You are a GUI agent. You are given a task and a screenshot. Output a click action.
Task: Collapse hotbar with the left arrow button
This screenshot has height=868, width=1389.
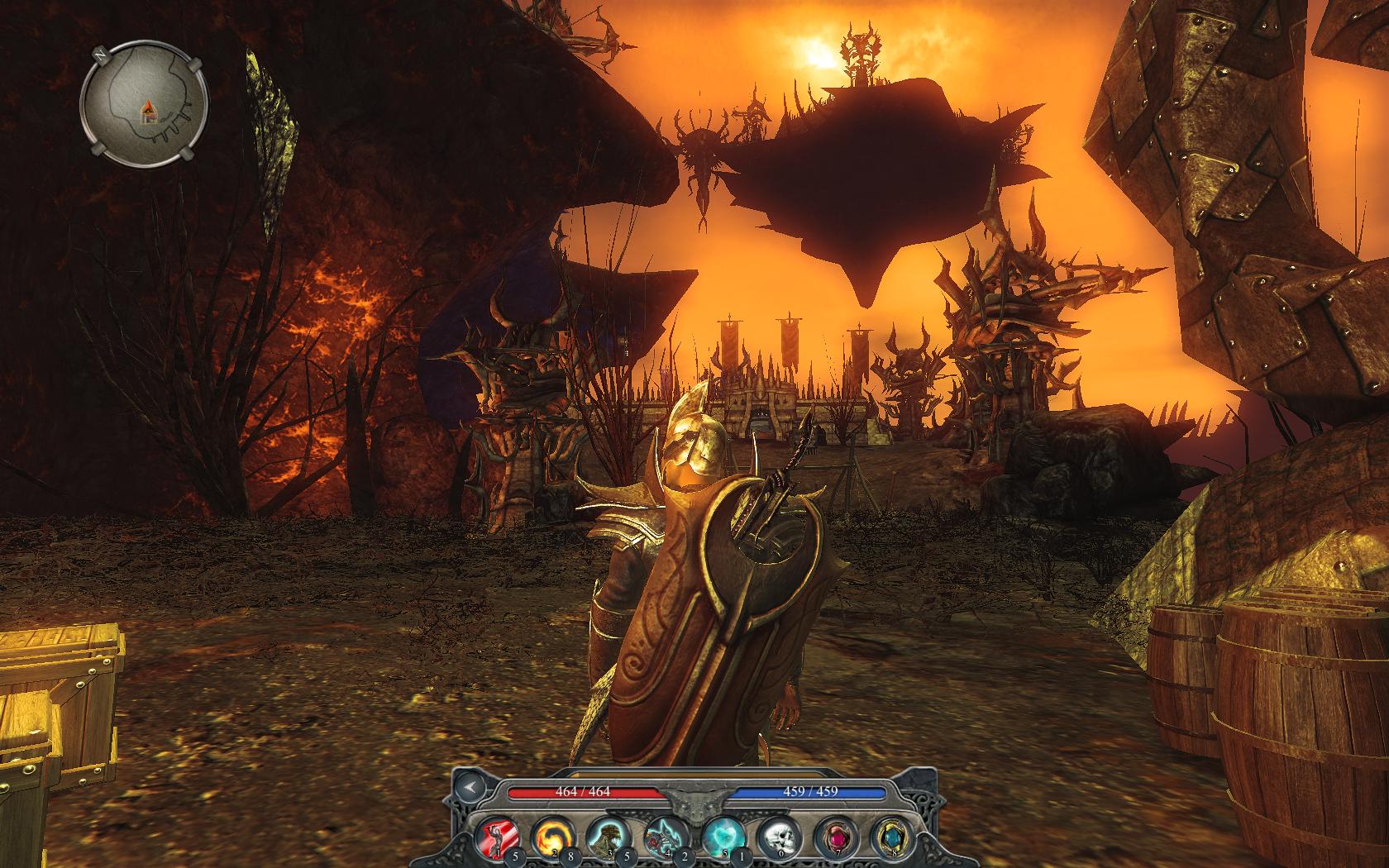pos(470,787)
